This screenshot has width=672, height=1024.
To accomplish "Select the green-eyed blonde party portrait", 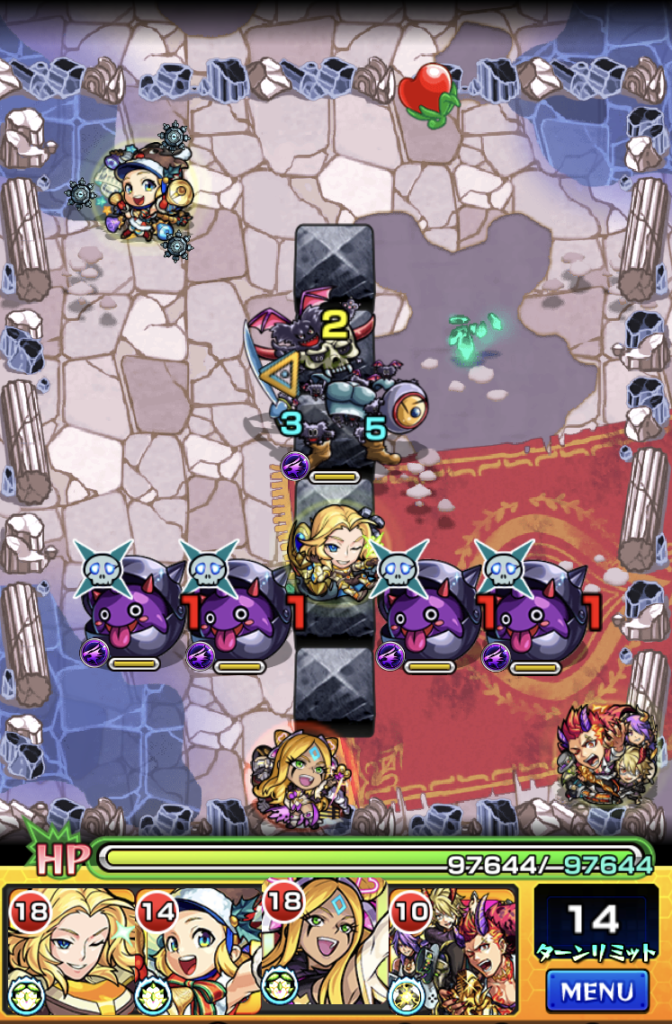I will click(324, 950).
